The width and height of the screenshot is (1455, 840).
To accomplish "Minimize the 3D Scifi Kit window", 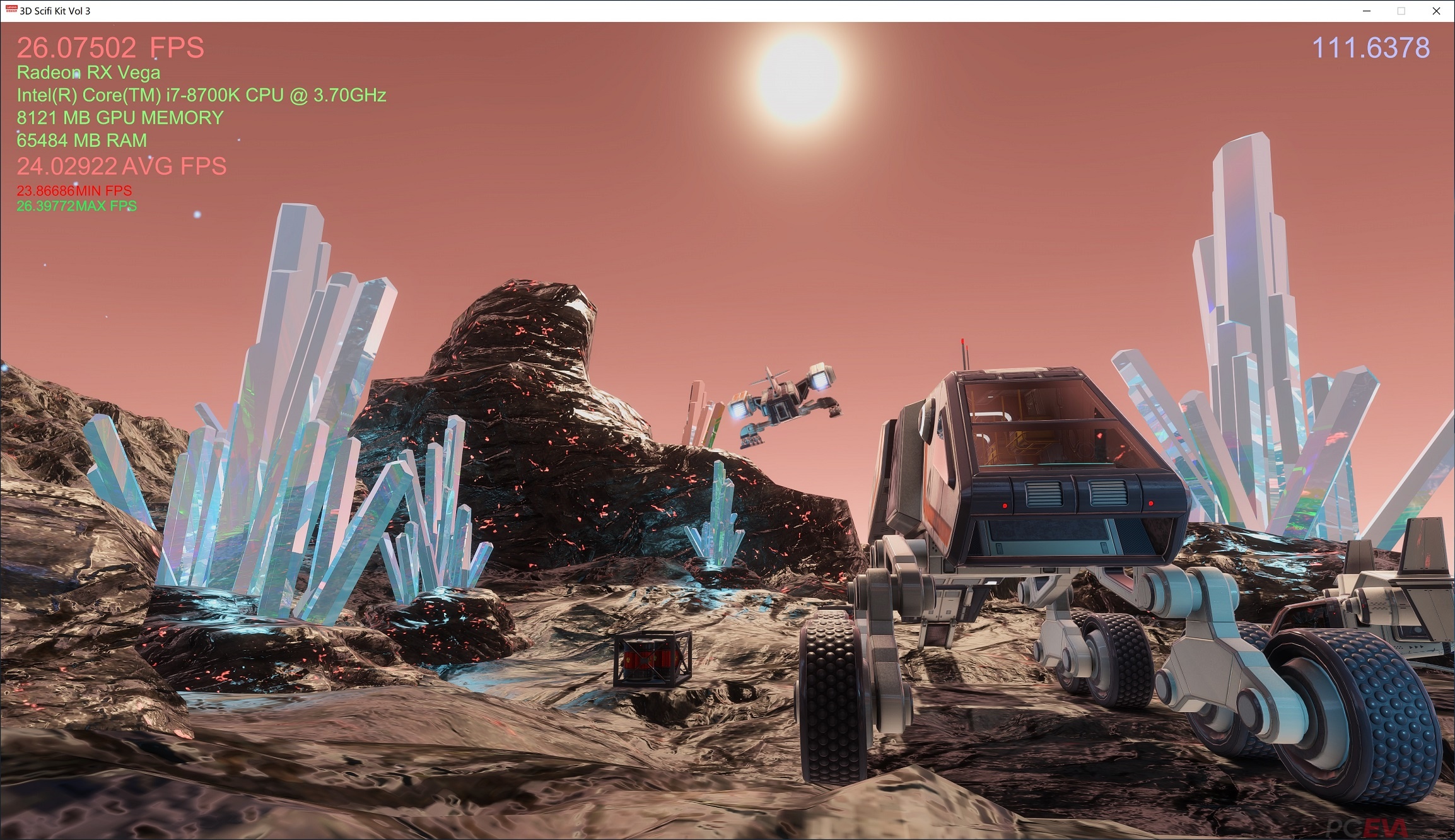I will coord(1367,11).
